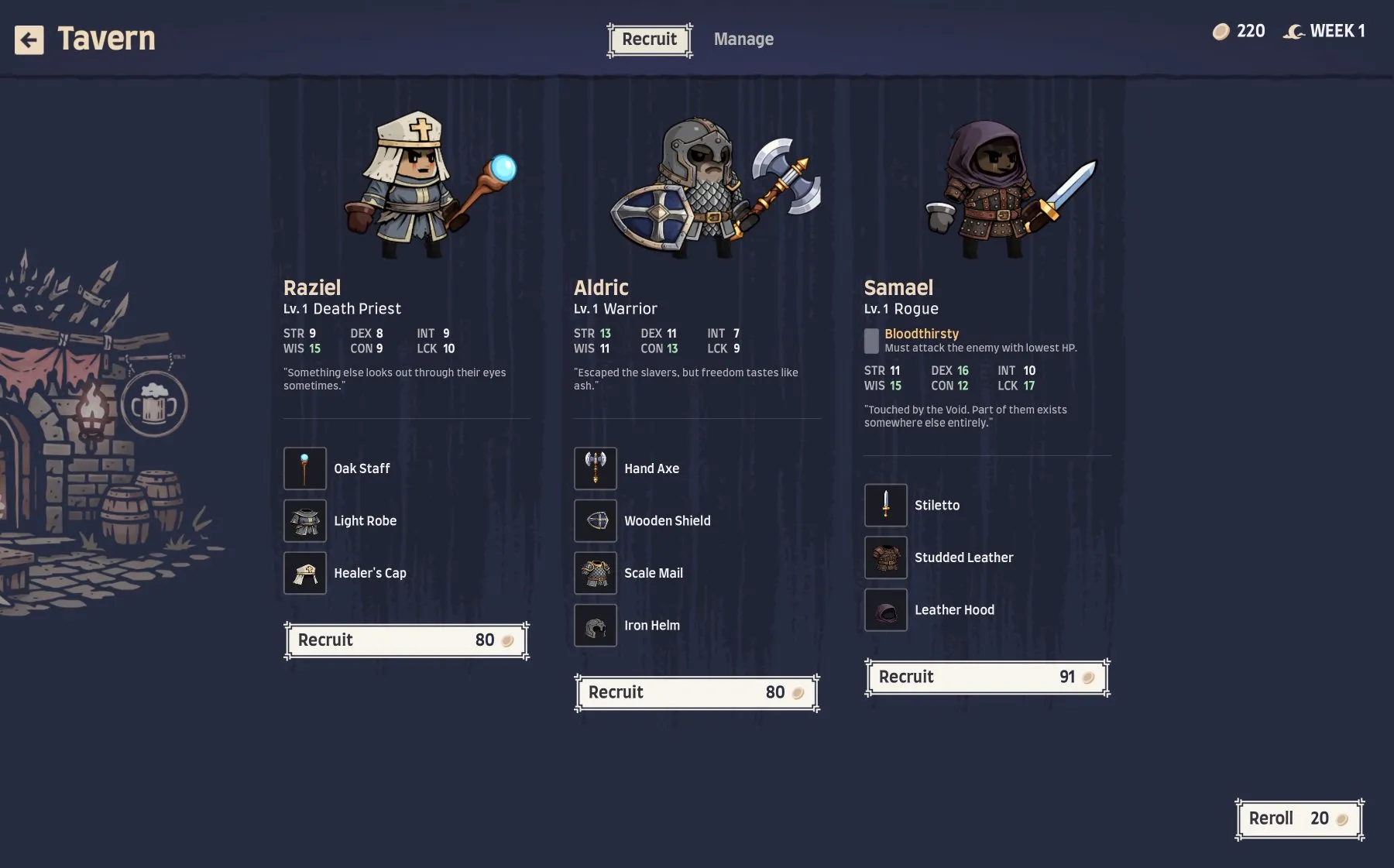Click the Studded Leather armor icon
The width and height of the screenshot is (1394, 868).
tap(885, 557)
